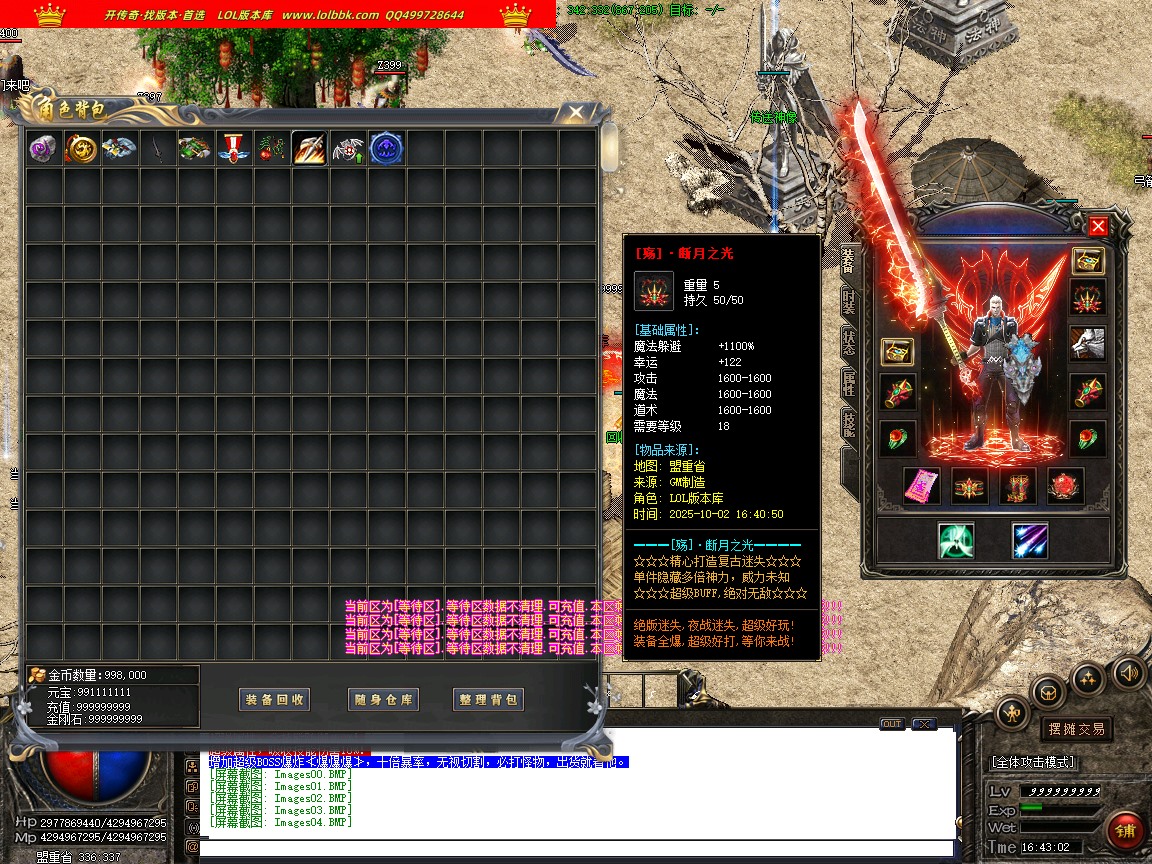Image resolution: width=1152 pixels, height=864 pixels.
Task: Open the 随身仓库 portable warehouse
Action: [383, 700]
